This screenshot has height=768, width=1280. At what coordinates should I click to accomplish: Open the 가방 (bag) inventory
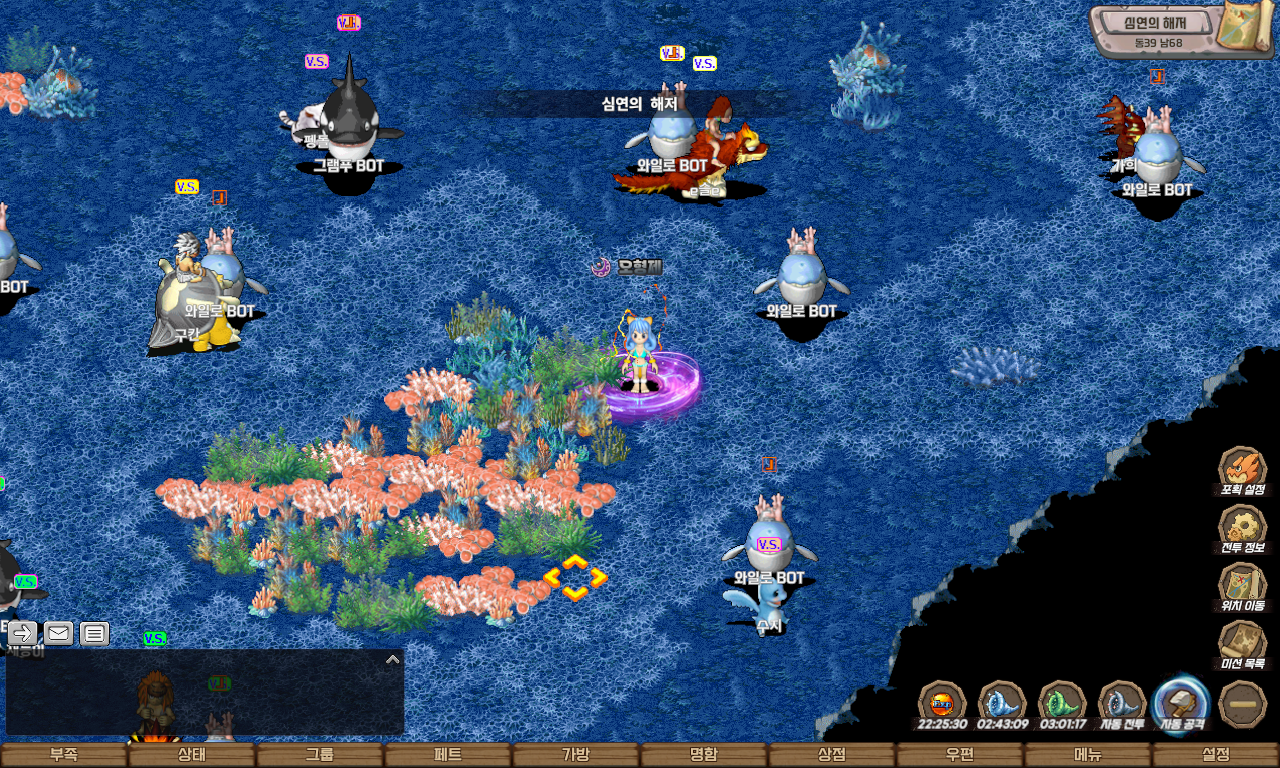(576, 755)
